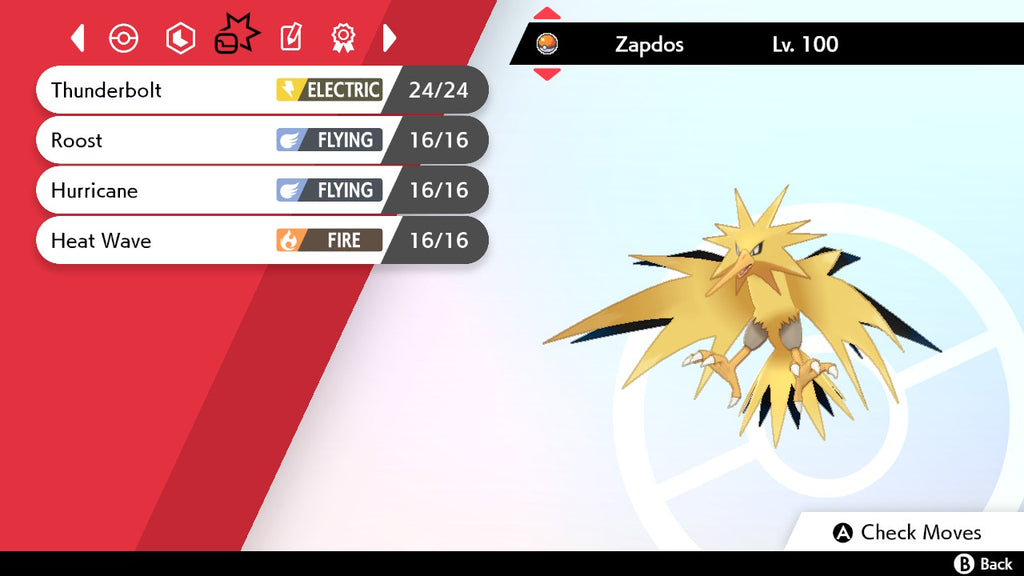
Task: Go Back from the summary screen
Action: pos(984,564)
